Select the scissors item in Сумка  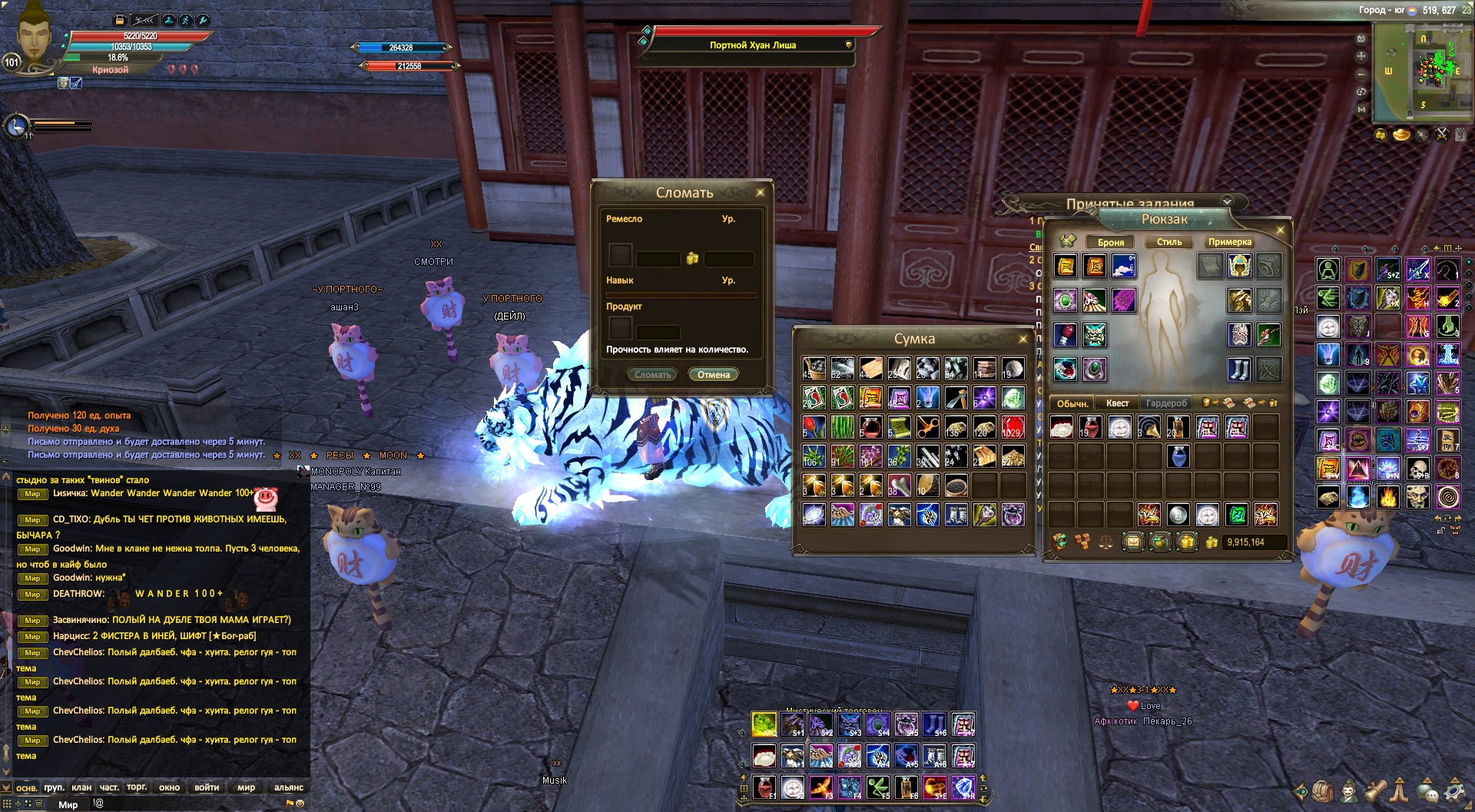[927, 426]
